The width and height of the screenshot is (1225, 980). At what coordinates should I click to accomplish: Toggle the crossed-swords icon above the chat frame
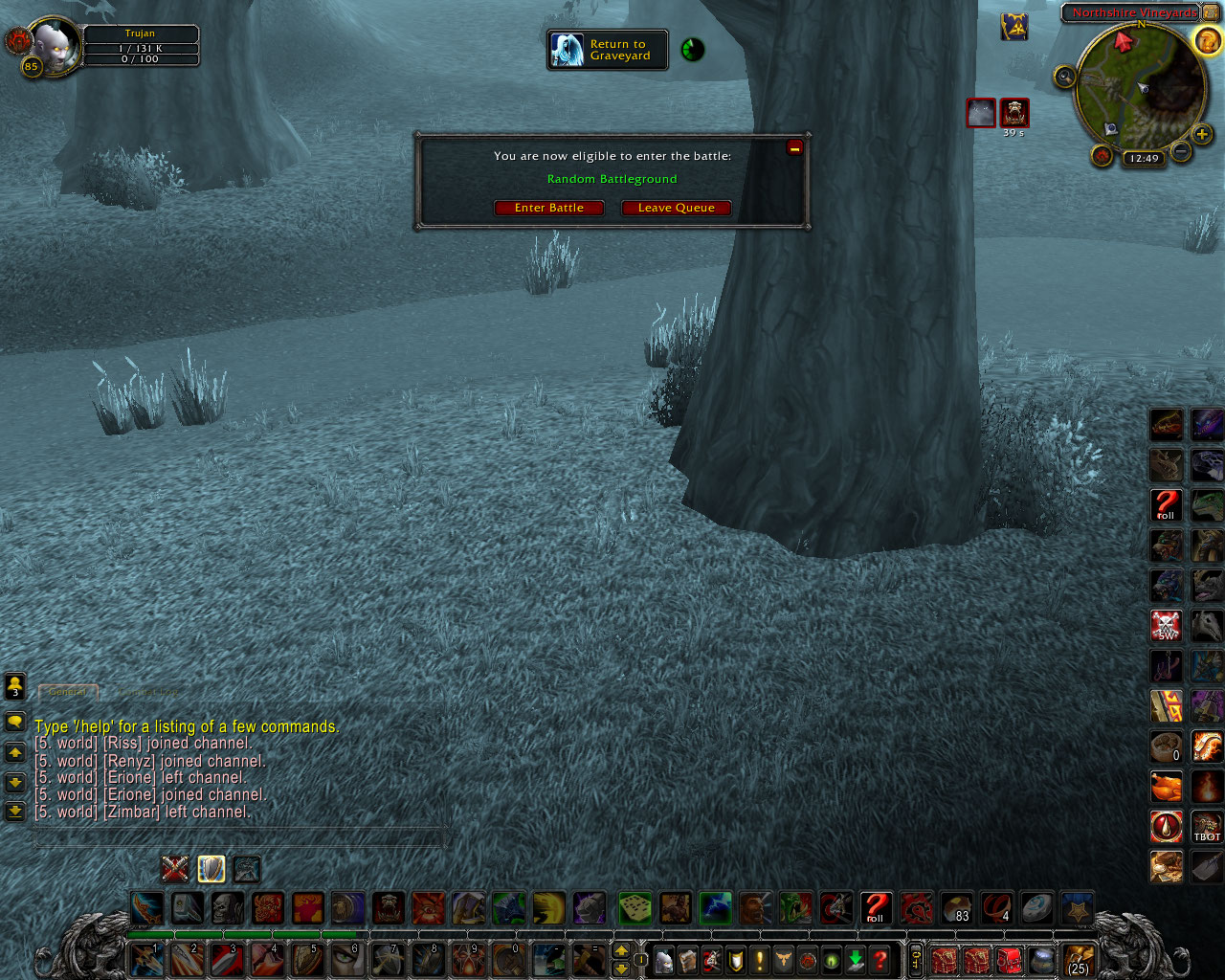tap(175, 868)
